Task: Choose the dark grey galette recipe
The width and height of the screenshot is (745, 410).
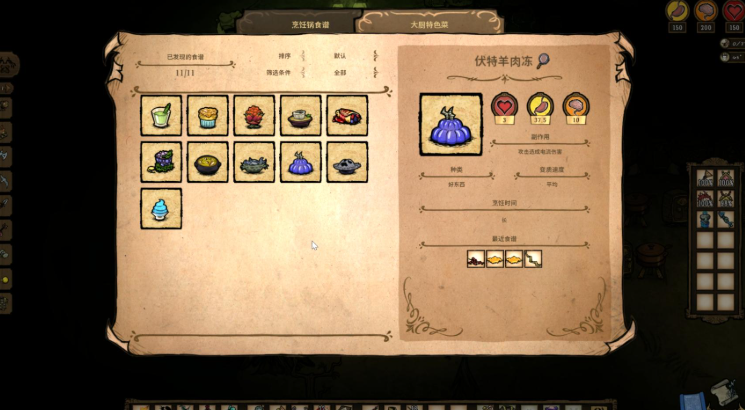Action: (347, 162)
